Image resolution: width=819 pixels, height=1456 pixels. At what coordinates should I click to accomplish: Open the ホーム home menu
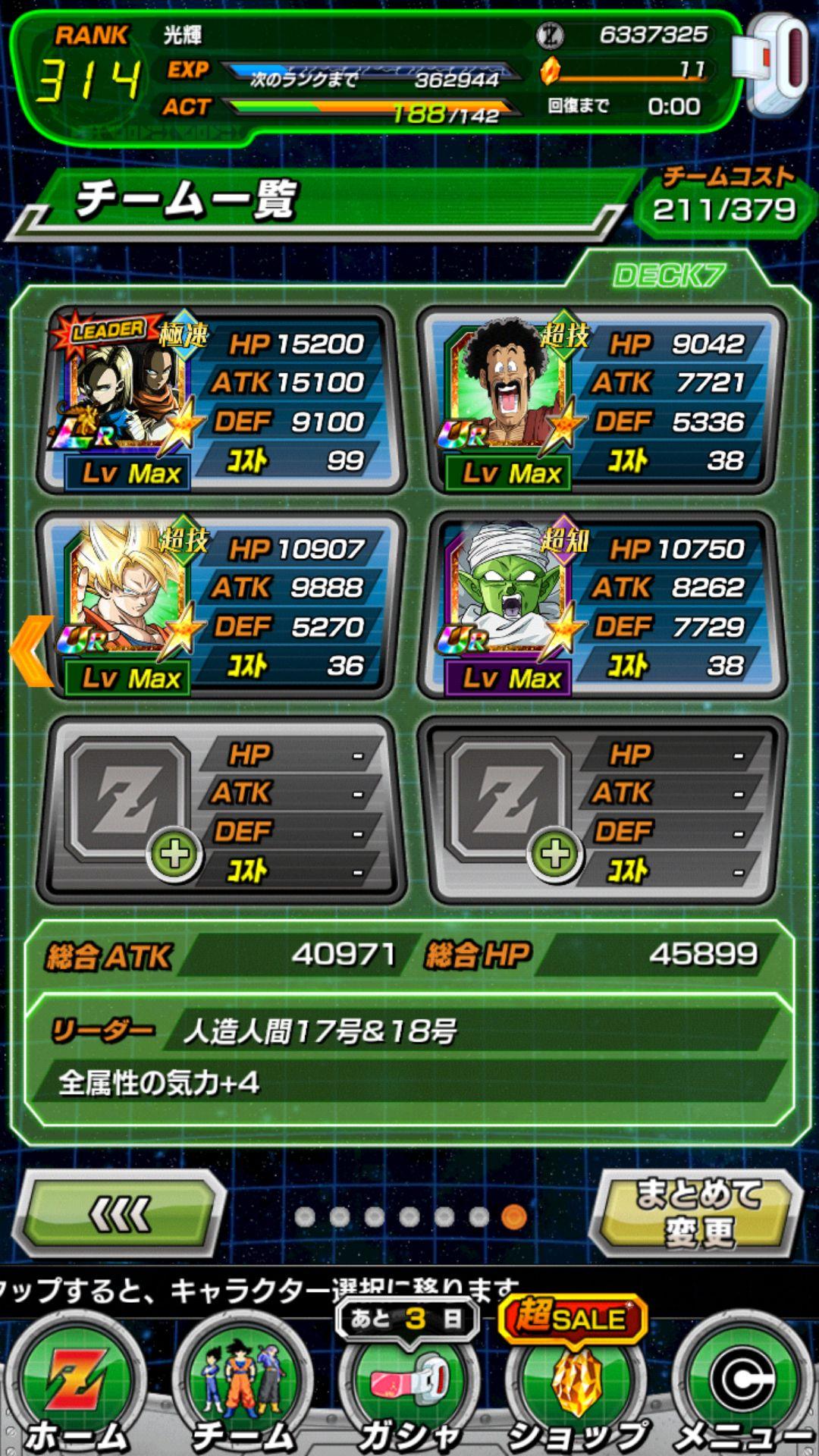tap(76, 1388)
